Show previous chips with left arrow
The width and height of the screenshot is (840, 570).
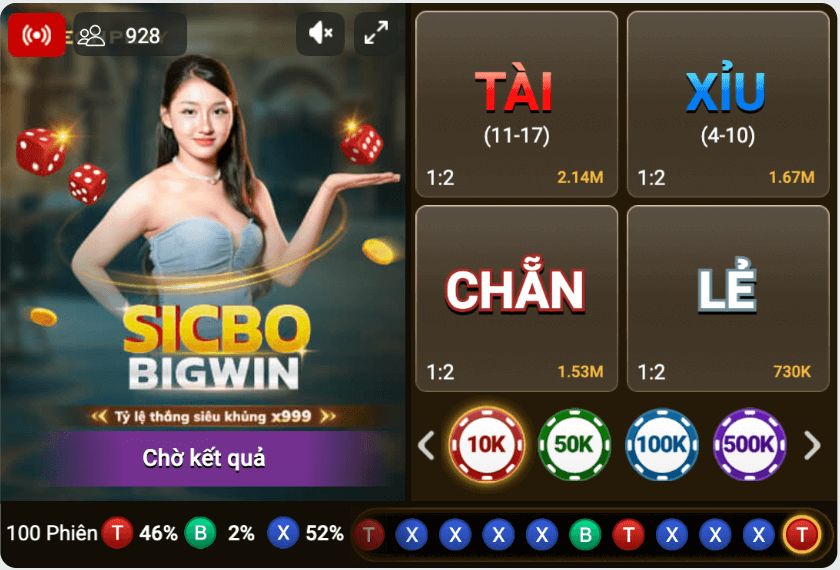pos(426,445)
